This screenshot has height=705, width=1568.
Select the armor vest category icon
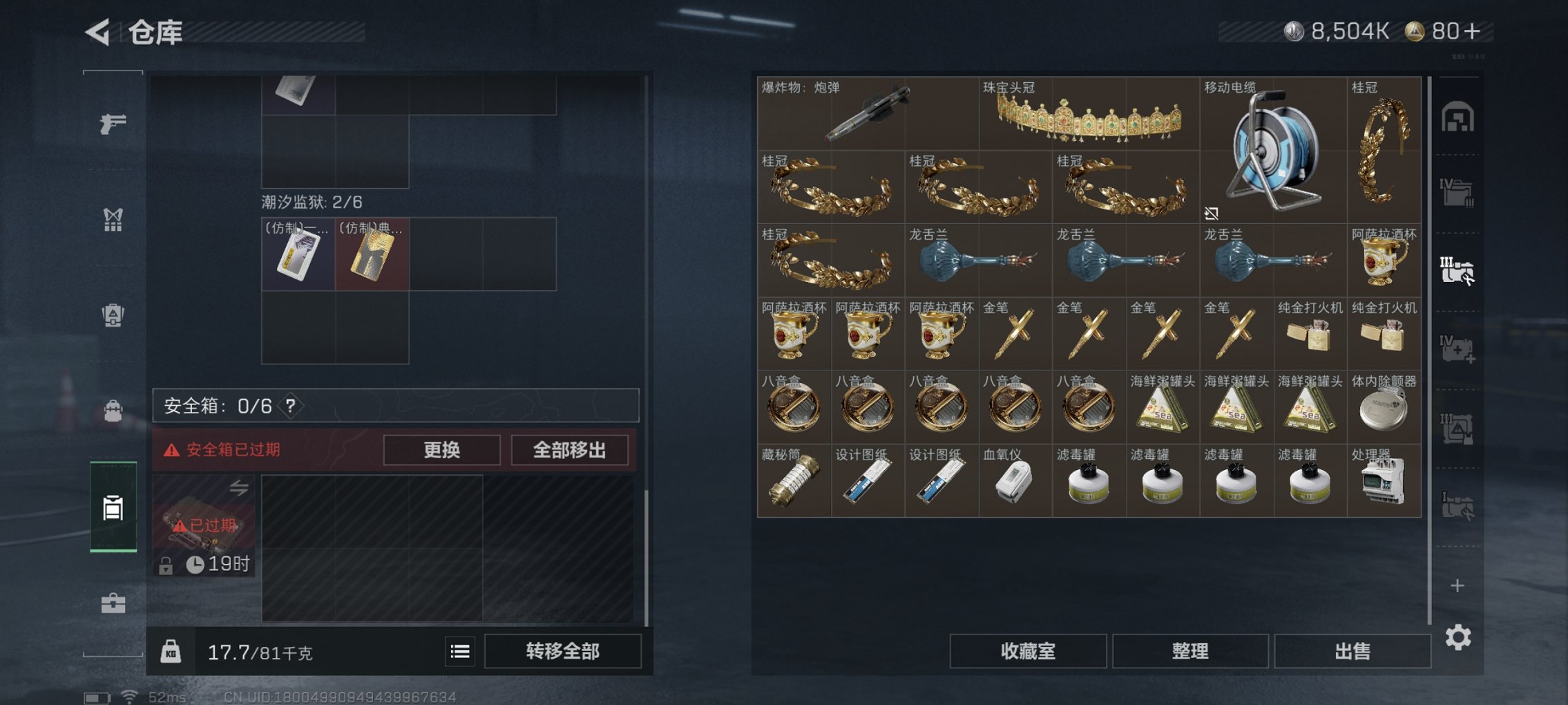tap(115, 220)
